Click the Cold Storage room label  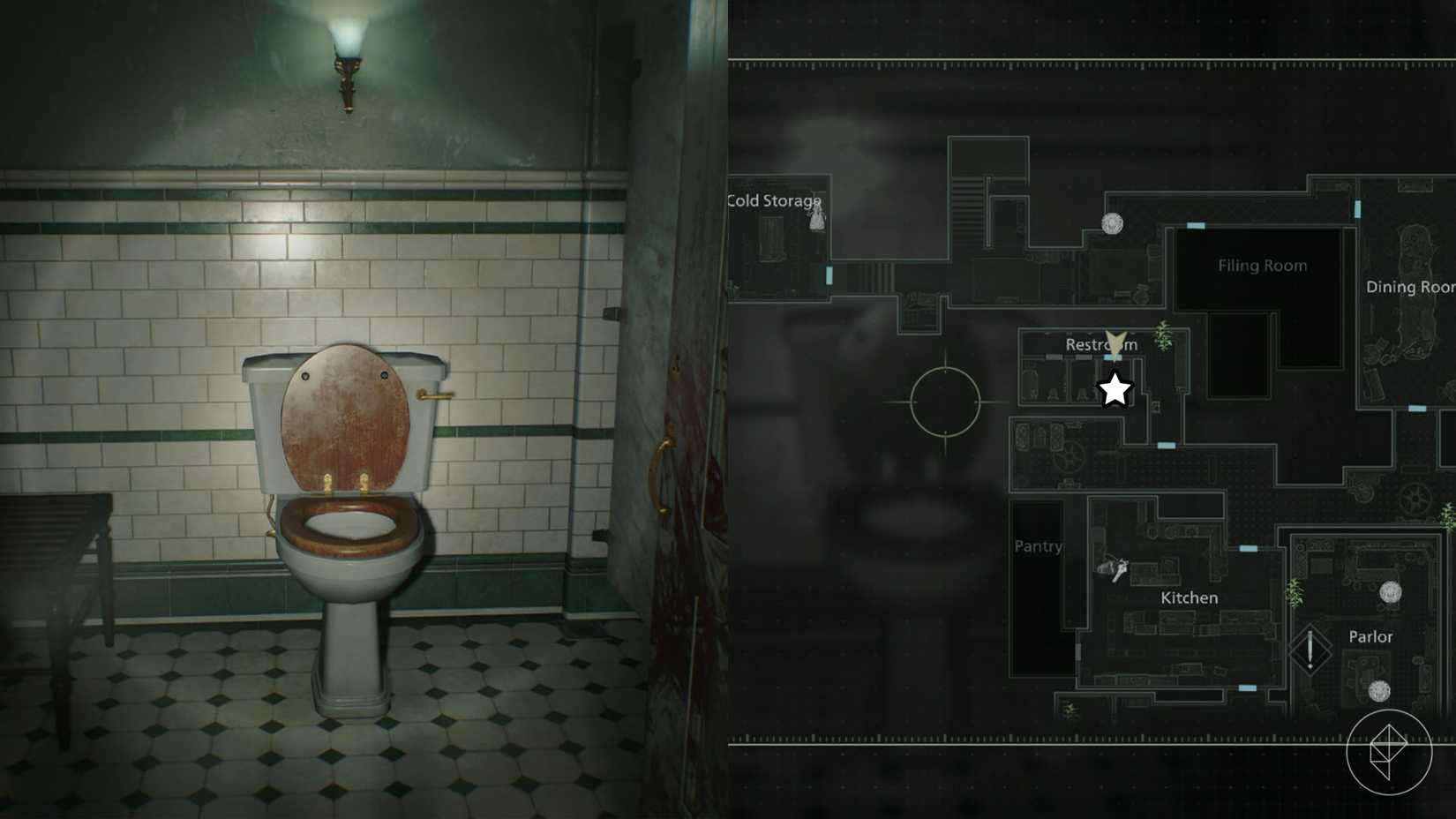tap(772, 200)
